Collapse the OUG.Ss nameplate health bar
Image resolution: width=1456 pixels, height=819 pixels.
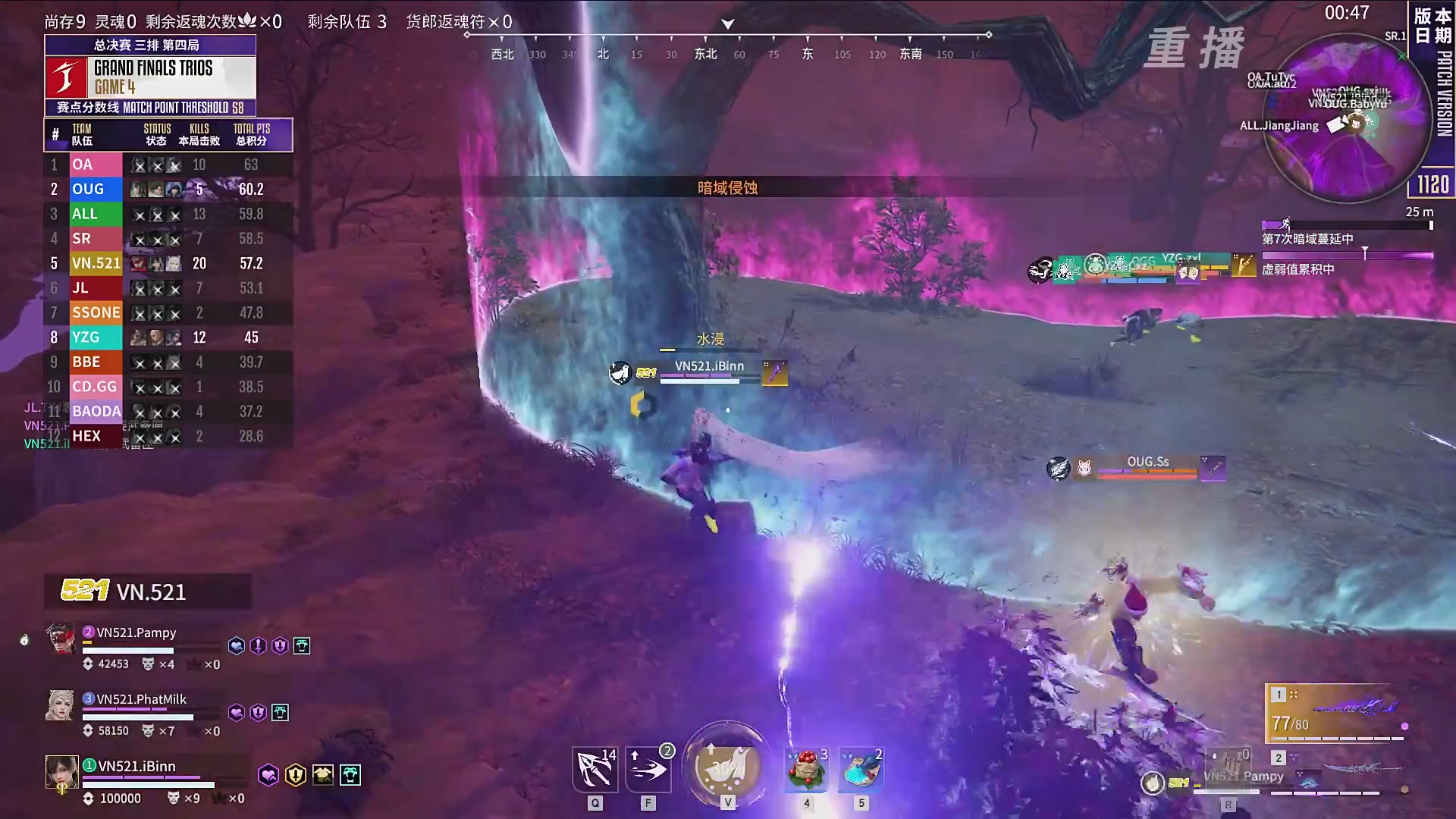pyautogui.click(x=1147, y=472)
